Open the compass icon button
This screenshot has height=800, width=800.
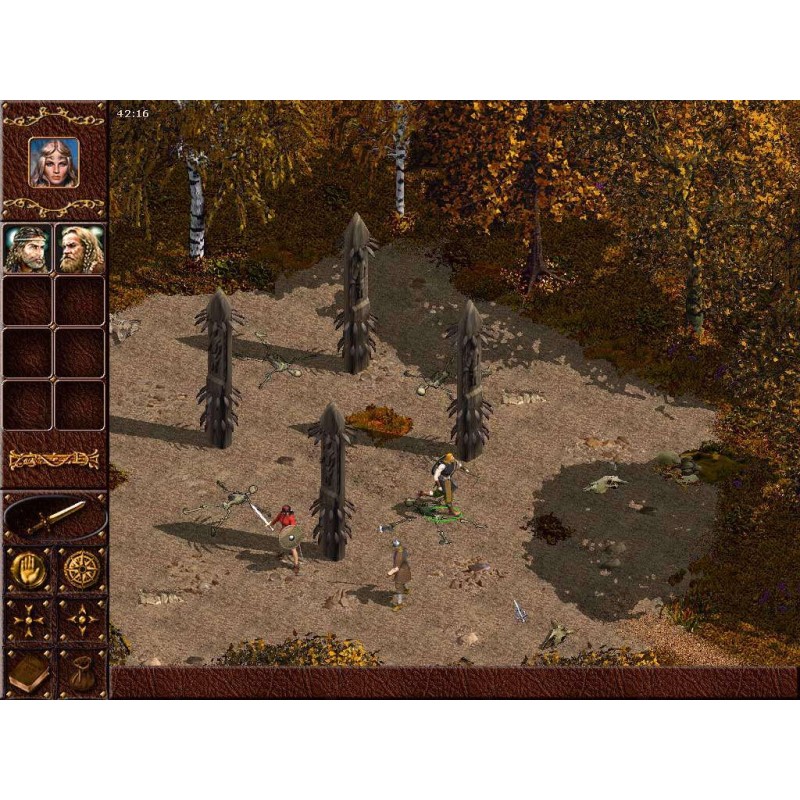pyautogui.click(x=81, y=569)
